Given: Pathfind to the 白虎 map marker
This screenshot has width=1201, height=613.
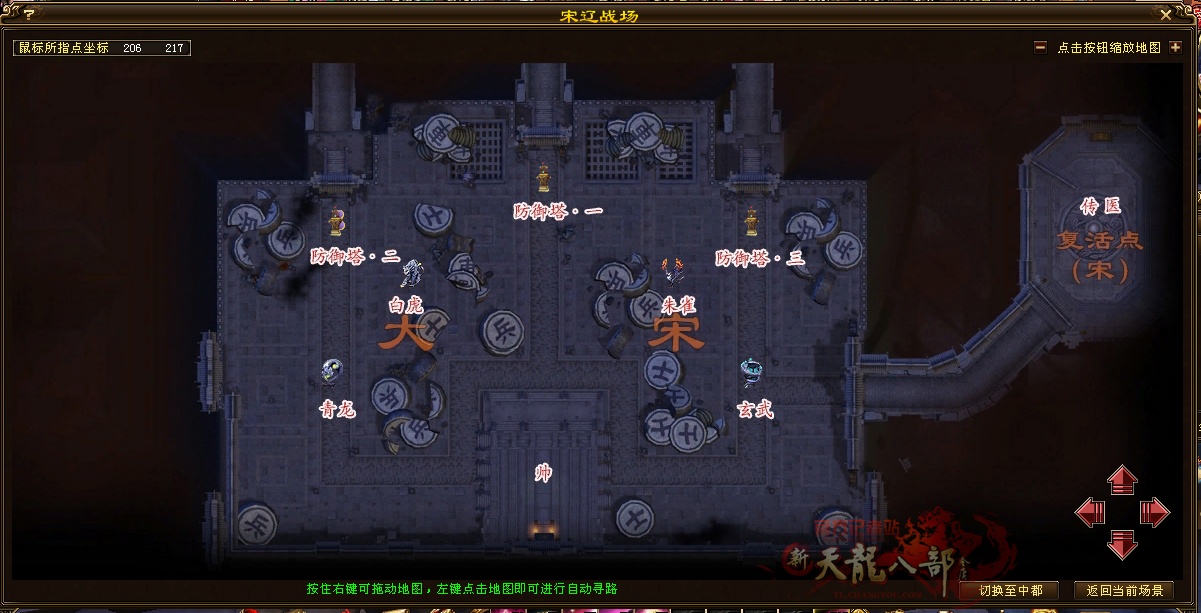Looking at the screenshot, I should [x=412, y=272].
